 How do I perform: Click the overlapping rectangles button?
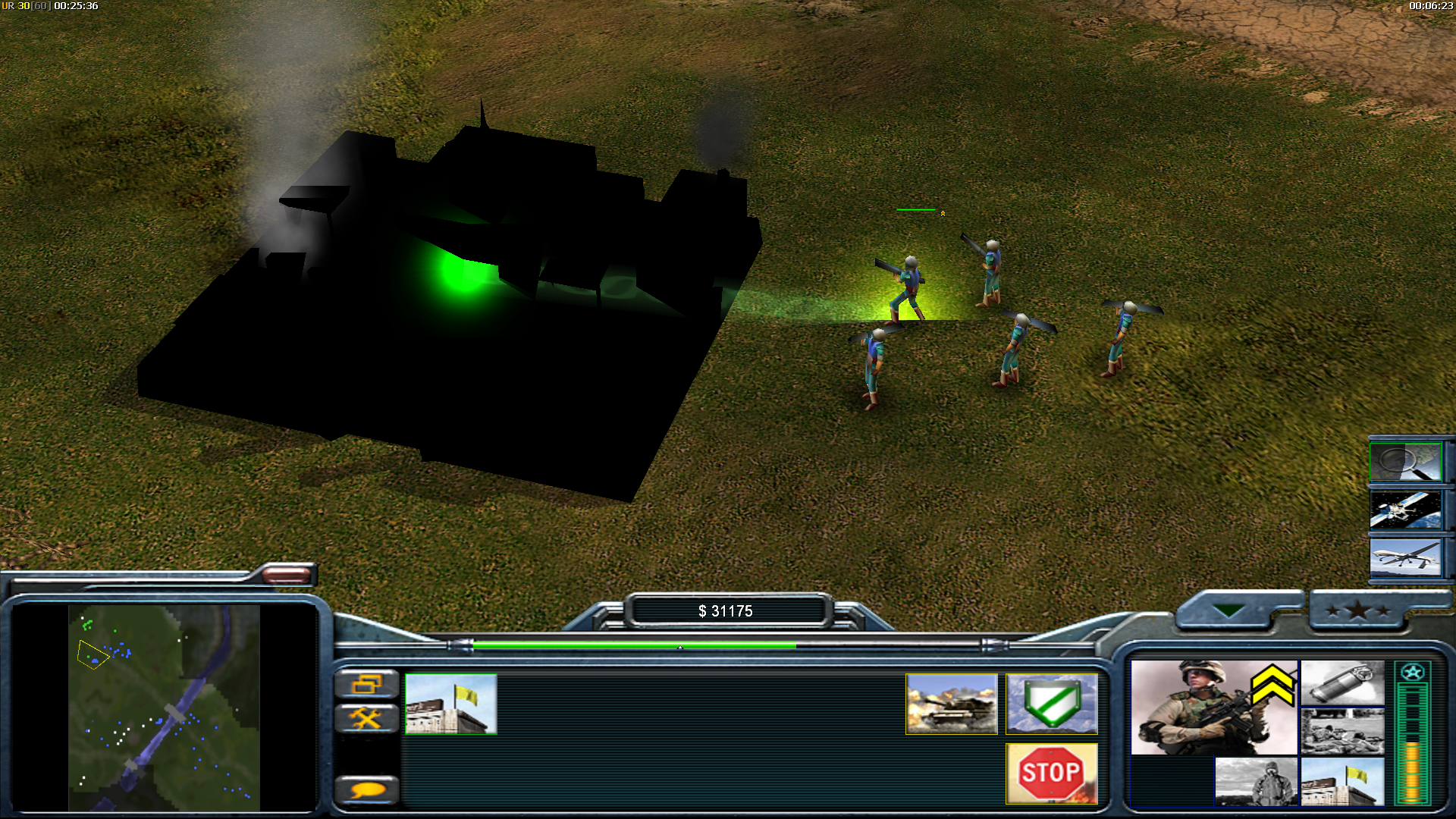tap(366, 684)
